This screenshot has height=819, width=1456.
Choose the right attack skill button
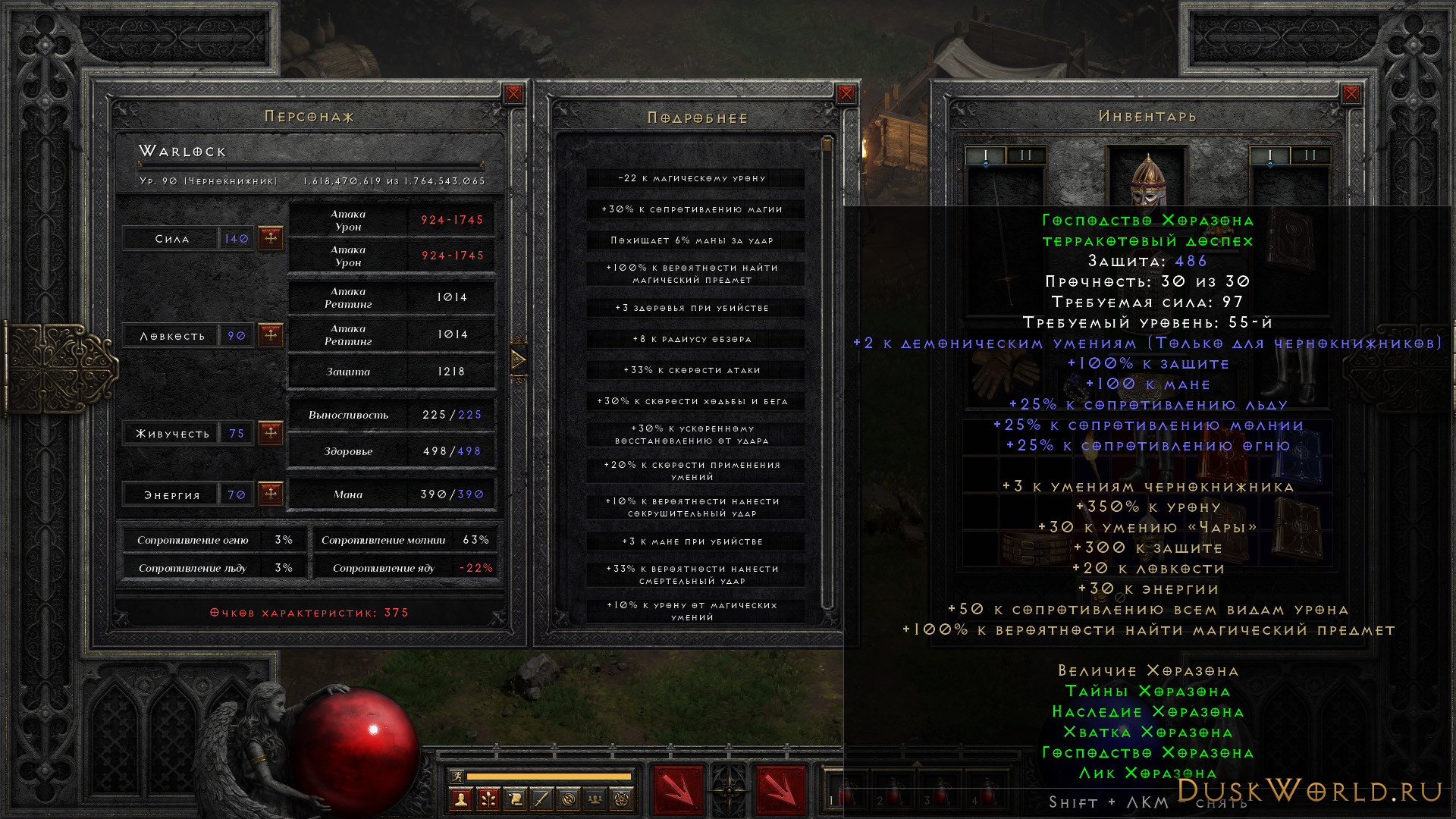click(780, 790)
